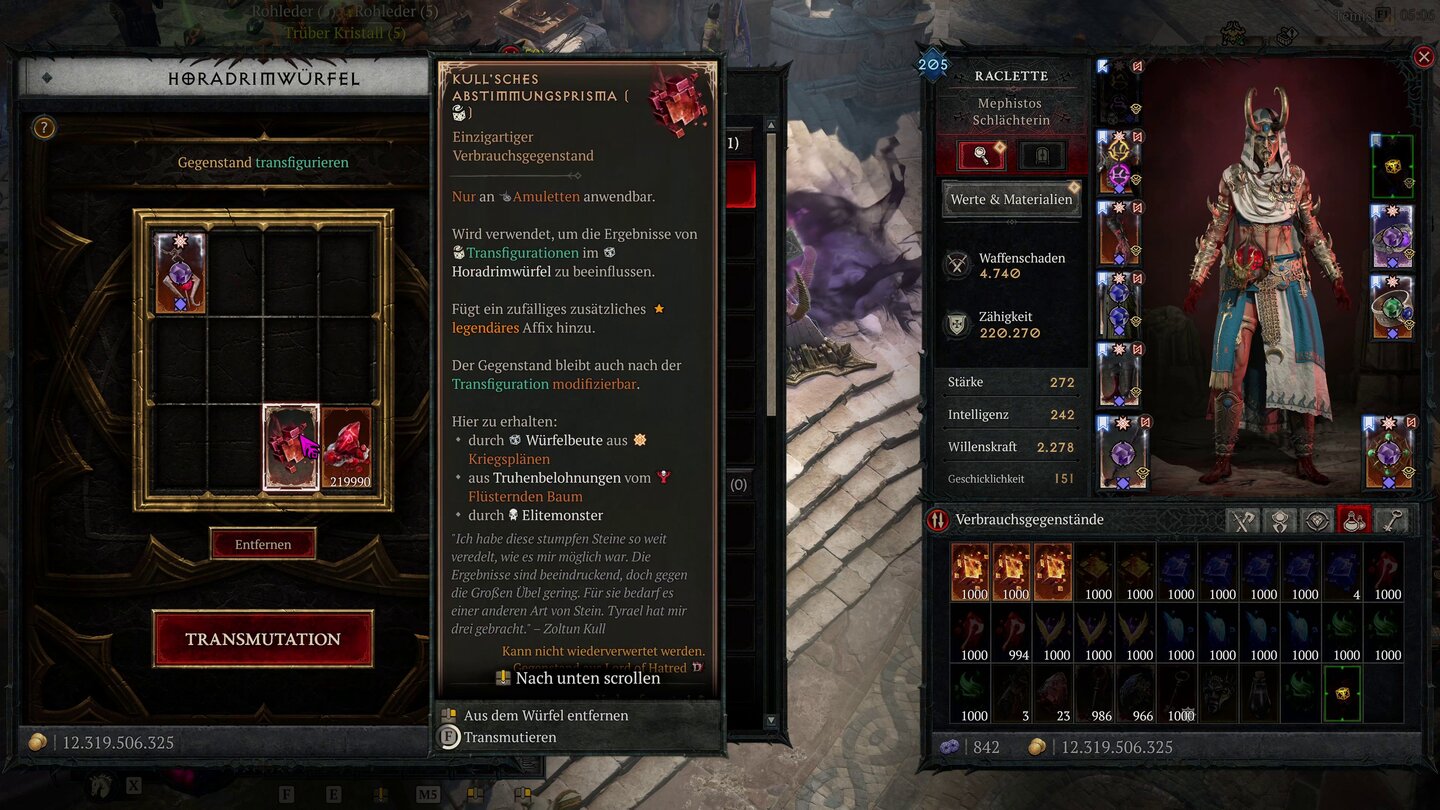The width and height of the screenshot is (1440, 810).
Task: Expand the Werte & Materialien section
Action: [x=1010, y=199]
